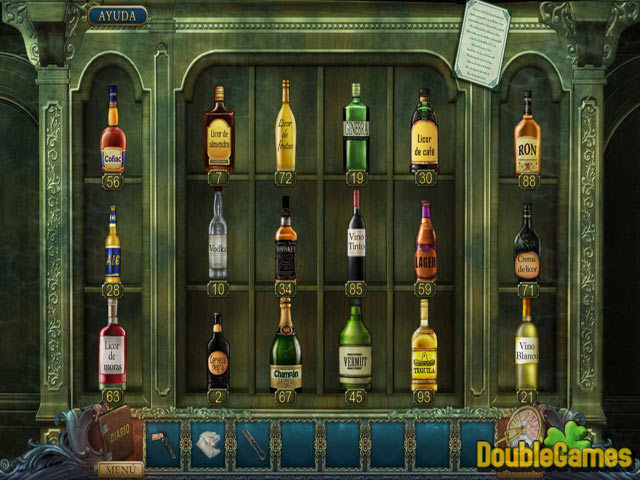Choose the clear Vodka bottle
The image size is (640, 480).
point(218,238)
